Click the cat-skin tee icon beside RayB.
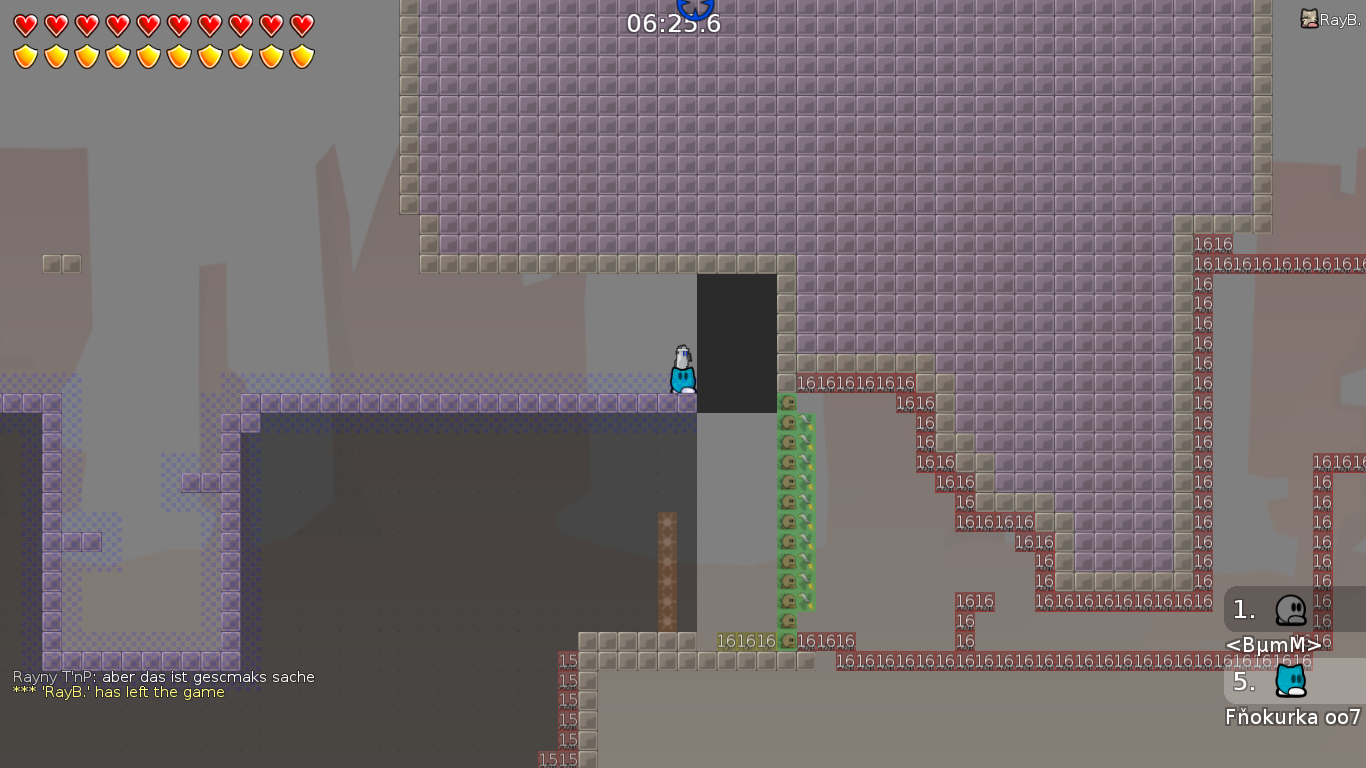 pyautogui.click(x=1309, y=17)
